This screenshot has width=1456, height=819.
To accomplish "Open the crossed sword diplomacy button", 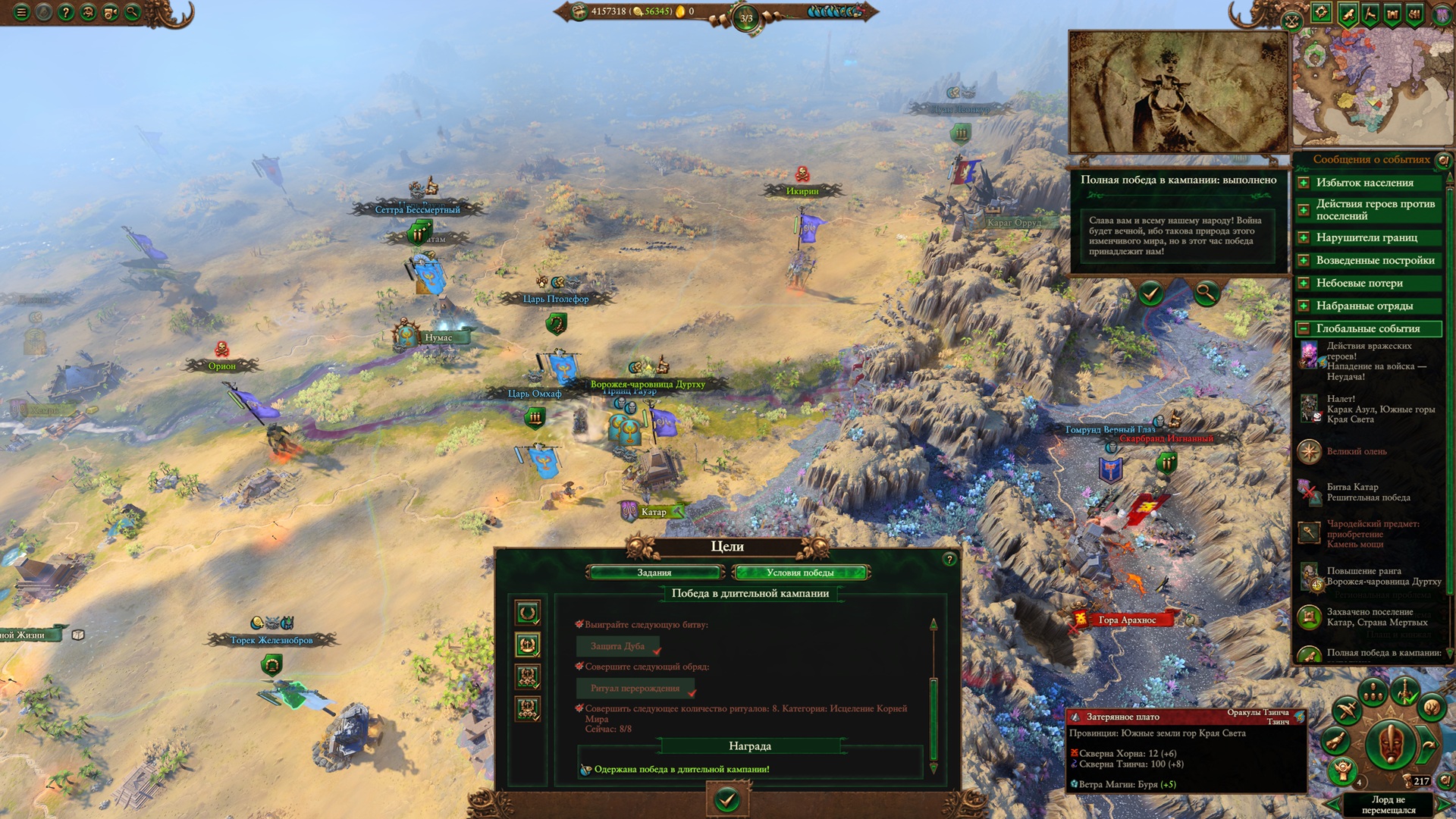I will point(1346,711).
